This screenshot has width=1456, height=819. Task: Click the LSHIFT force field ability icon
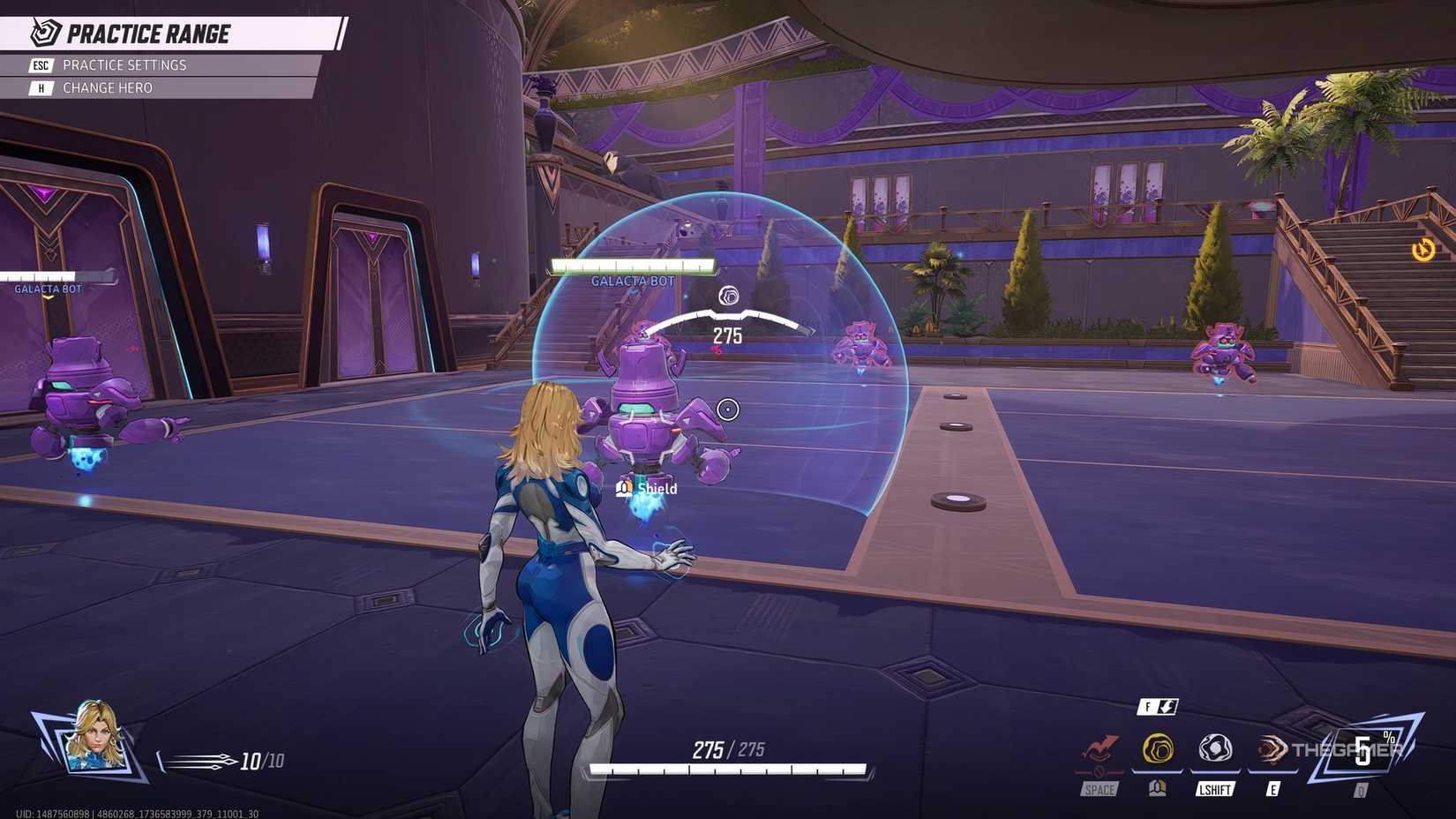[x=1214, y=748]
